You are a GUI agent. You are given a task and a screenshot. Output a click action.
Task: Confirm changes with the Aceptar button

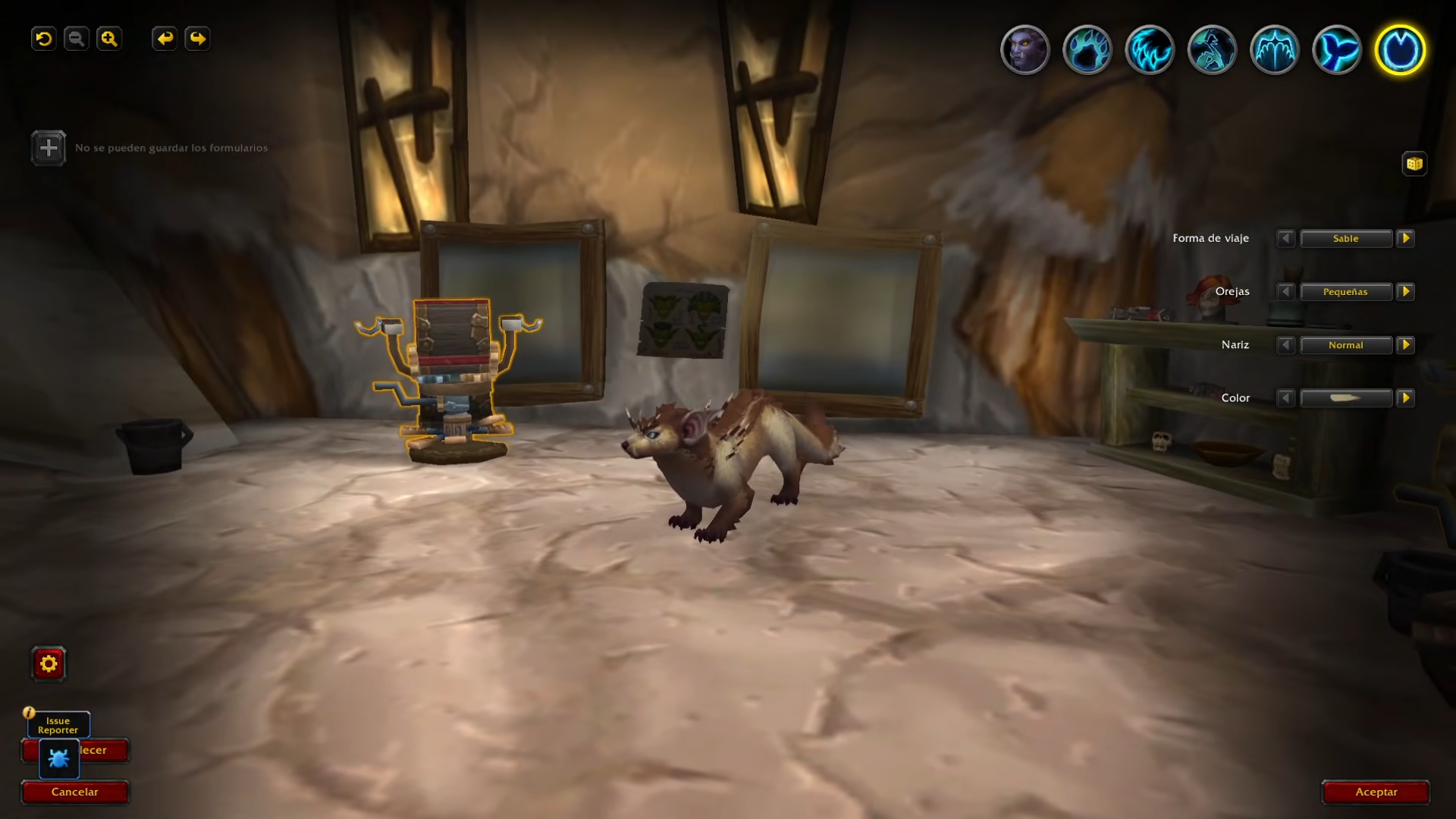[x=1376, y=792]
